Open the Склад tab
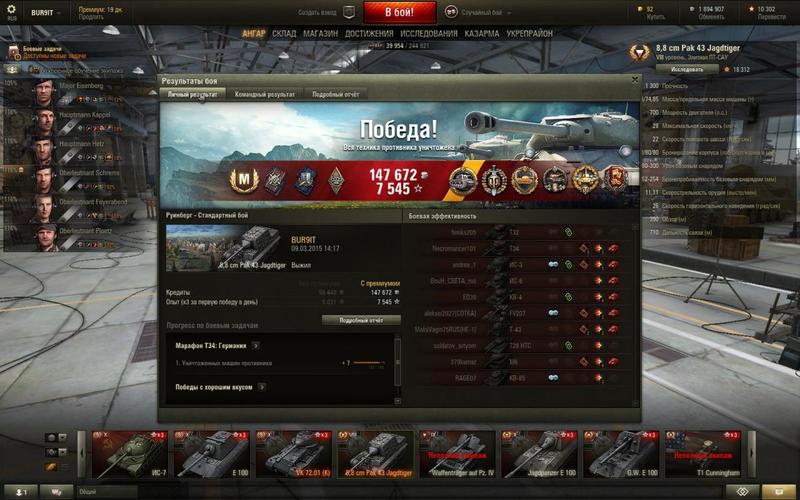Viewport: 800px width, 500px height. pyautogui.click(x=285, y=33)
